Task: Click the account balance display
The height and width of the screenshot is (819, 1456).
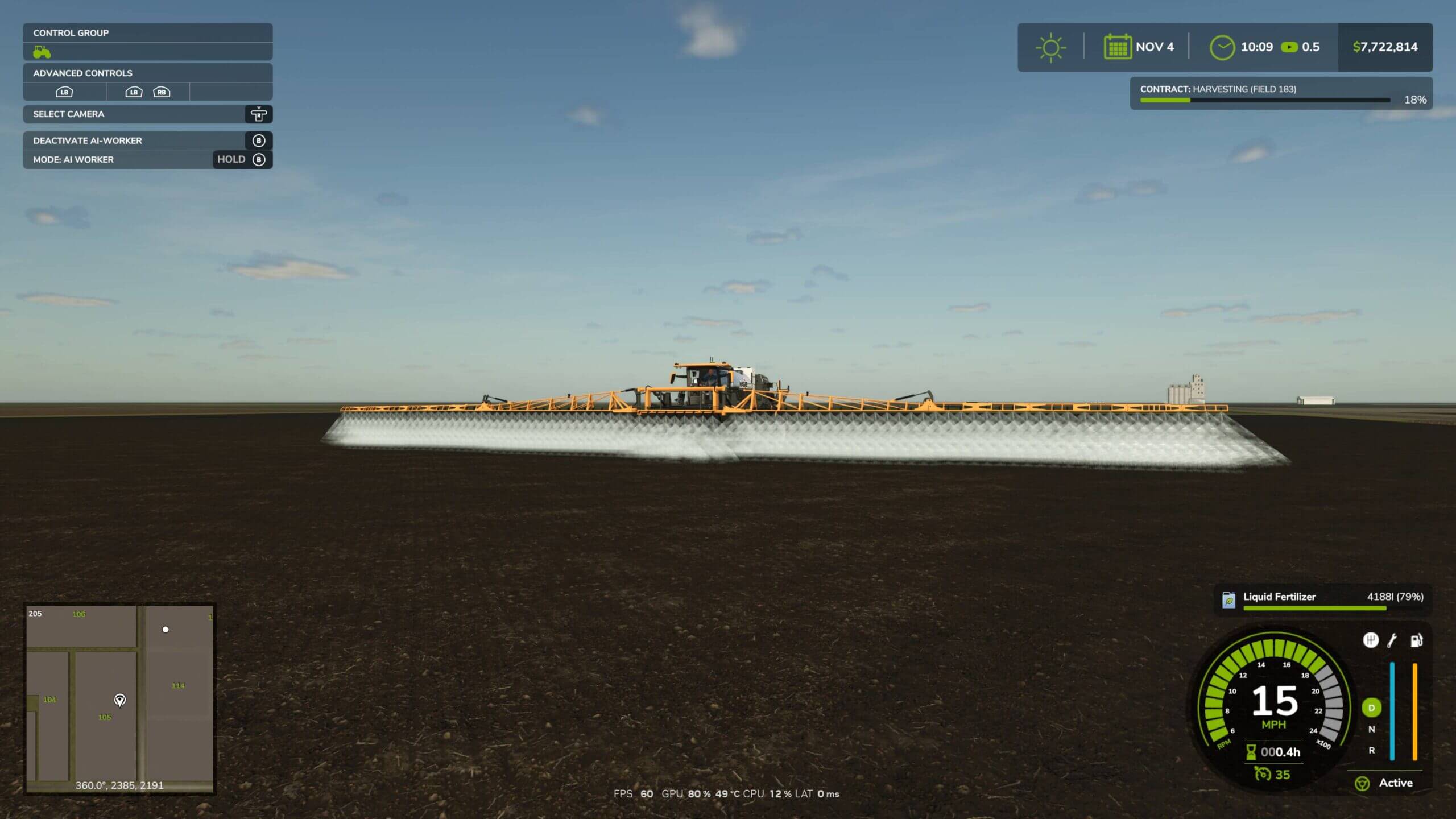Action: point(1385,47)
